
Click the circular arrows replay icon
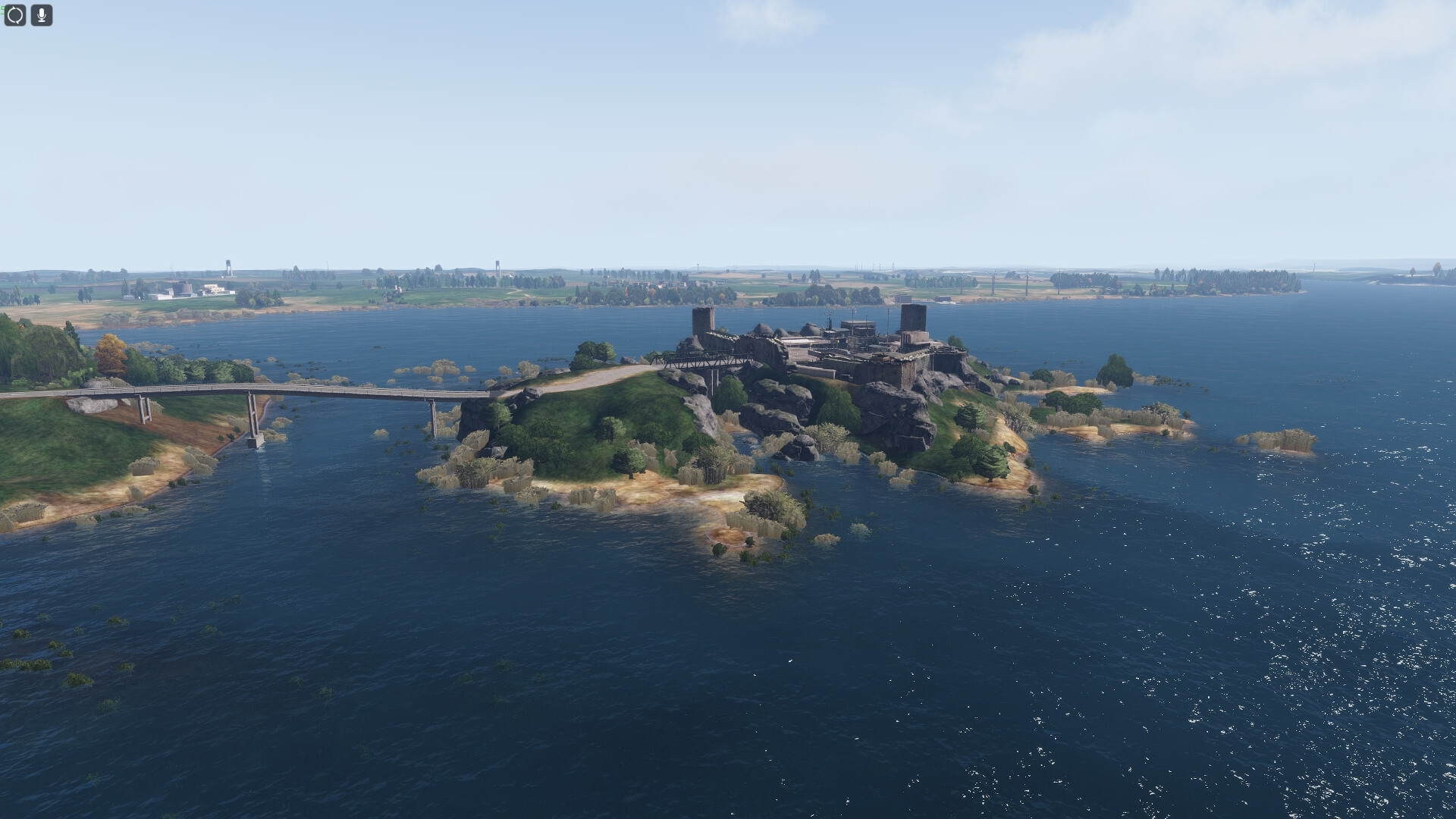coord(15,15)
